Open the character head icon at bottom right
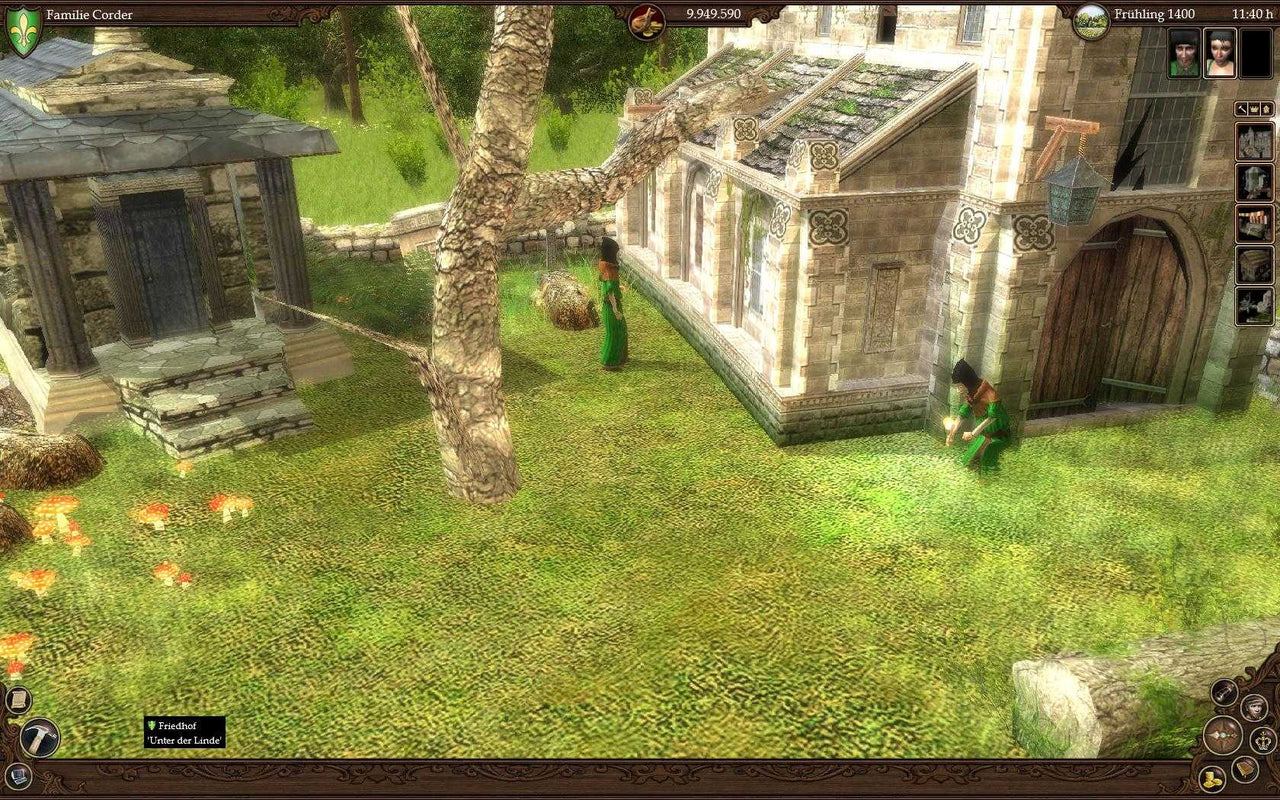Image resolution: width=1280 pixels, height=800 pixels. [1254, 708]
